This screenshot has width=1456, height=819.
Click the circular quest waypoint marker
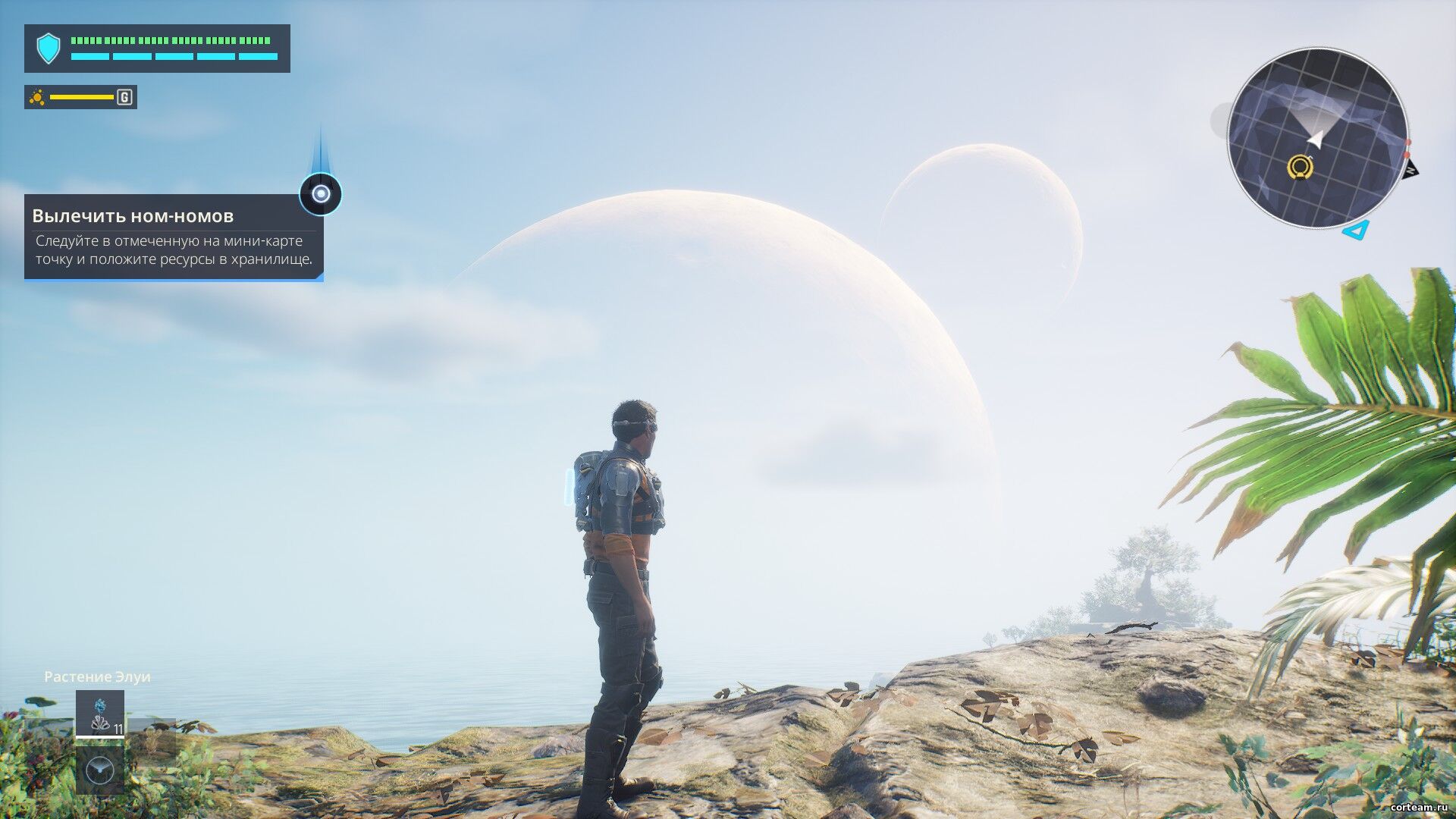point(321,194)
